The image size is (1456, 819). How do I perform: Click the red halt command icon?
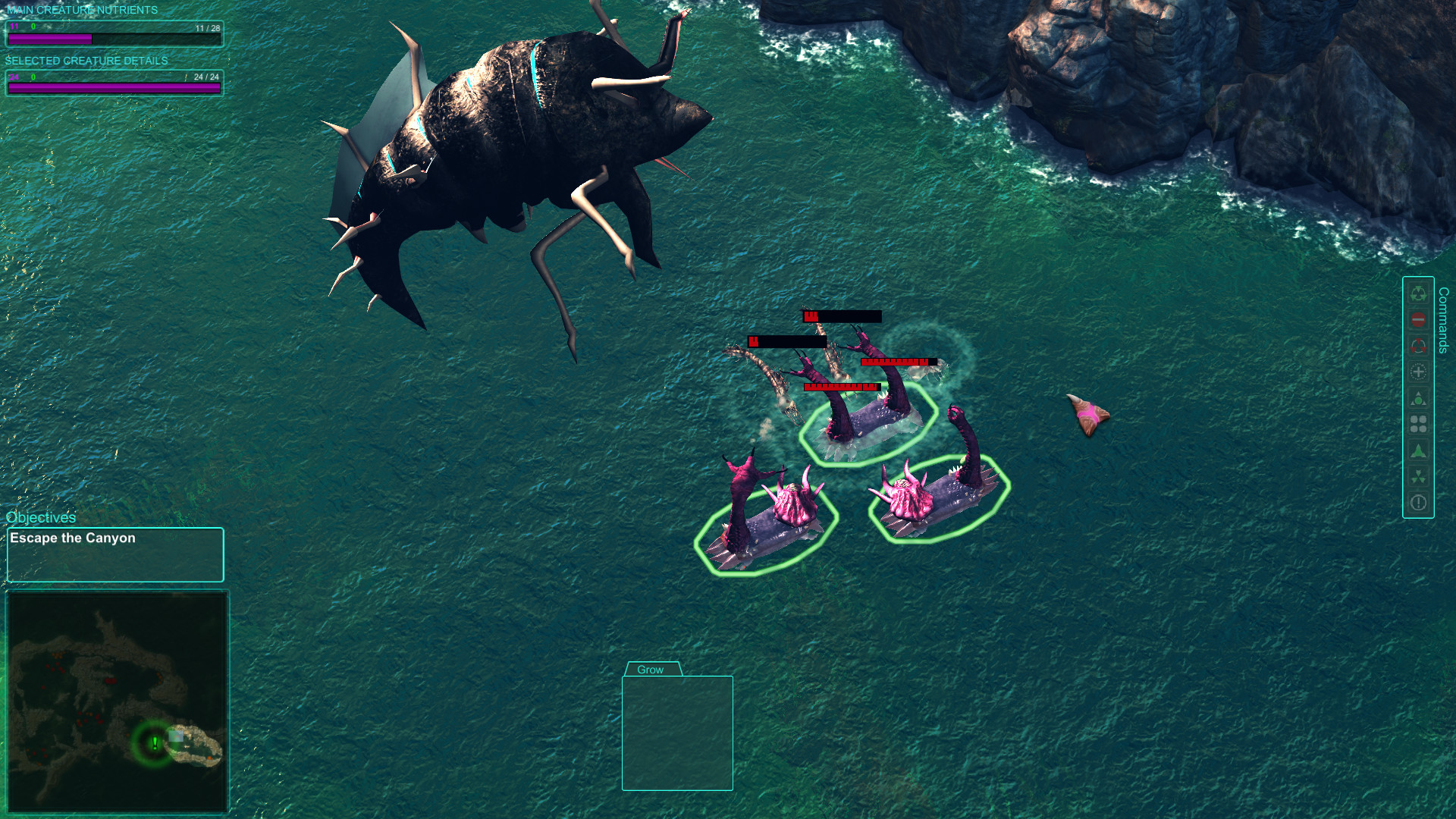(1418, 320)
